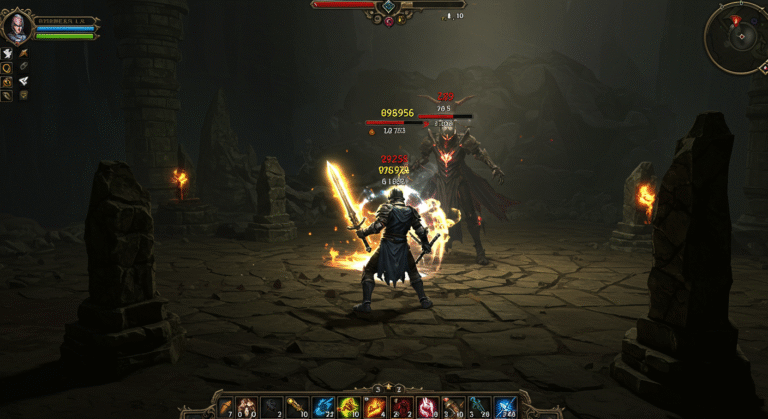Image resolution: width=768 pixels, height=419 pixels.
Task: Click the teal diamond emblem on the boss bar
Action: (x=388, y=6)
